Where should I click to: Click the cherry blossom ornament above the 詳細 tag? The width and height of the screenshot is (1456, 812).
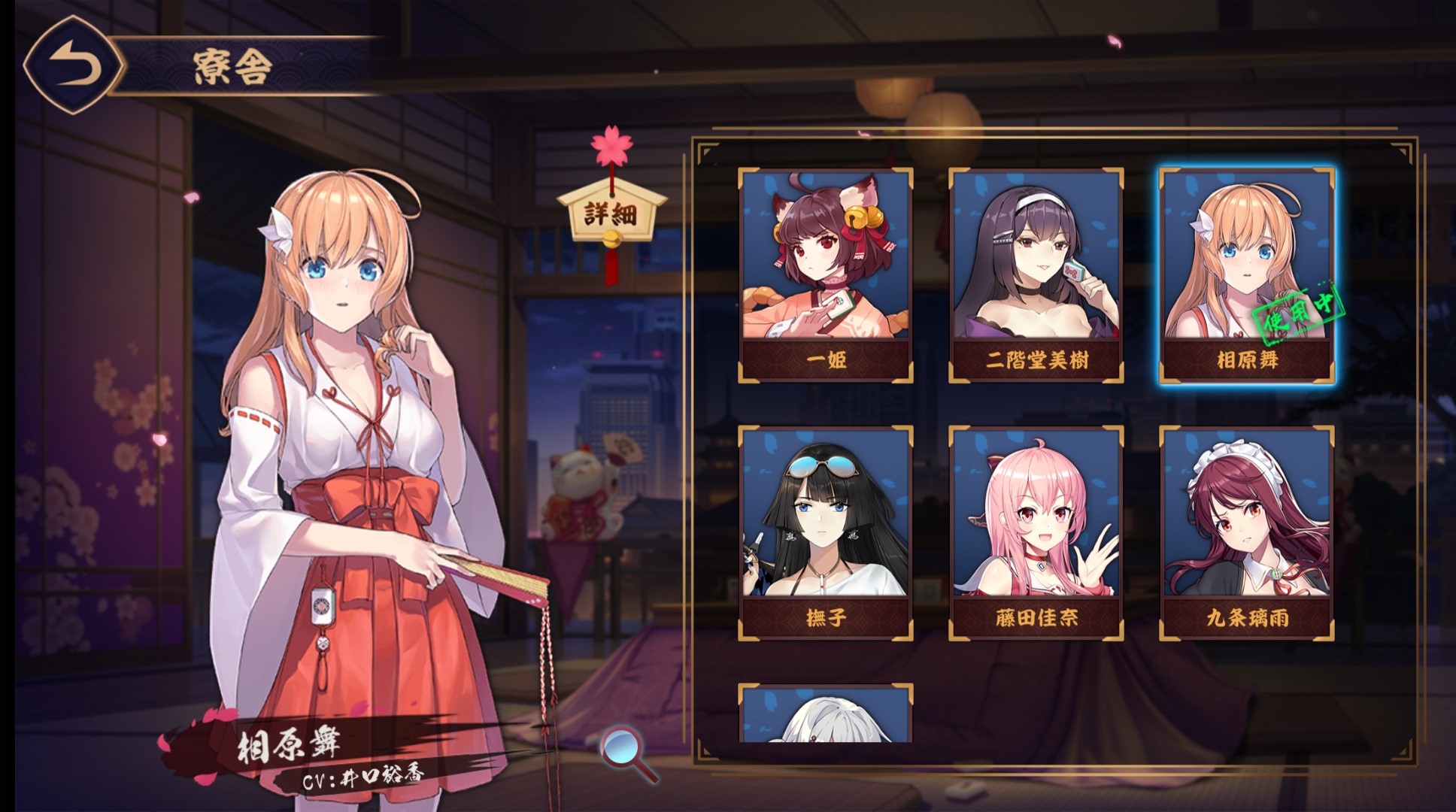611,145
